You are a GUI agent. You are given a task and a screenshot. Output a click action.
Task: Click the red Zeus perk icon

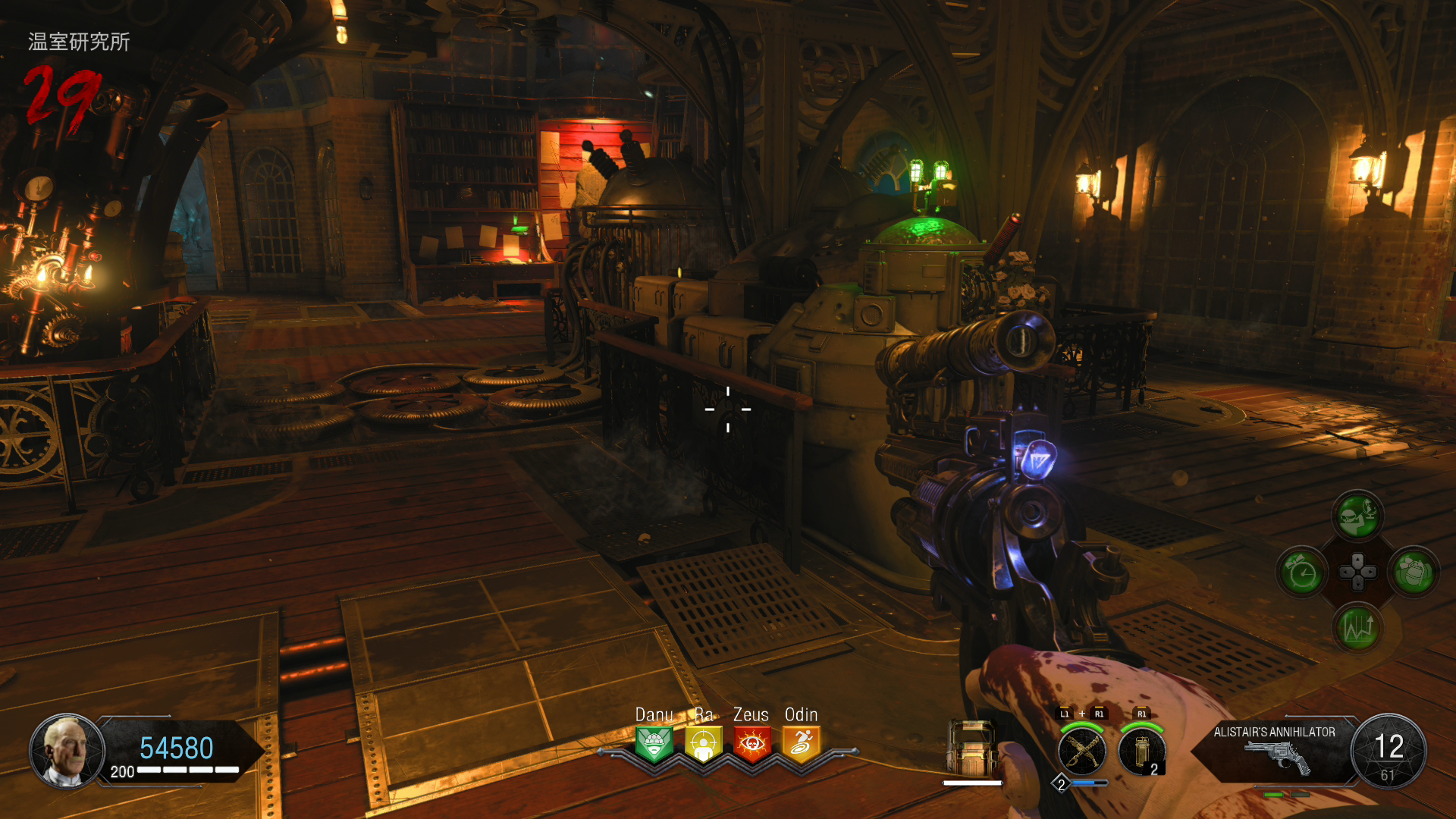(752, 744)
